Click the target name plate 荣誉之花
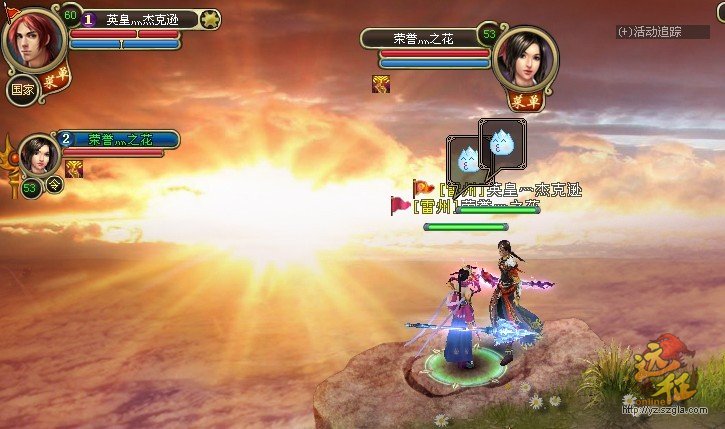 tap(423, 38)
